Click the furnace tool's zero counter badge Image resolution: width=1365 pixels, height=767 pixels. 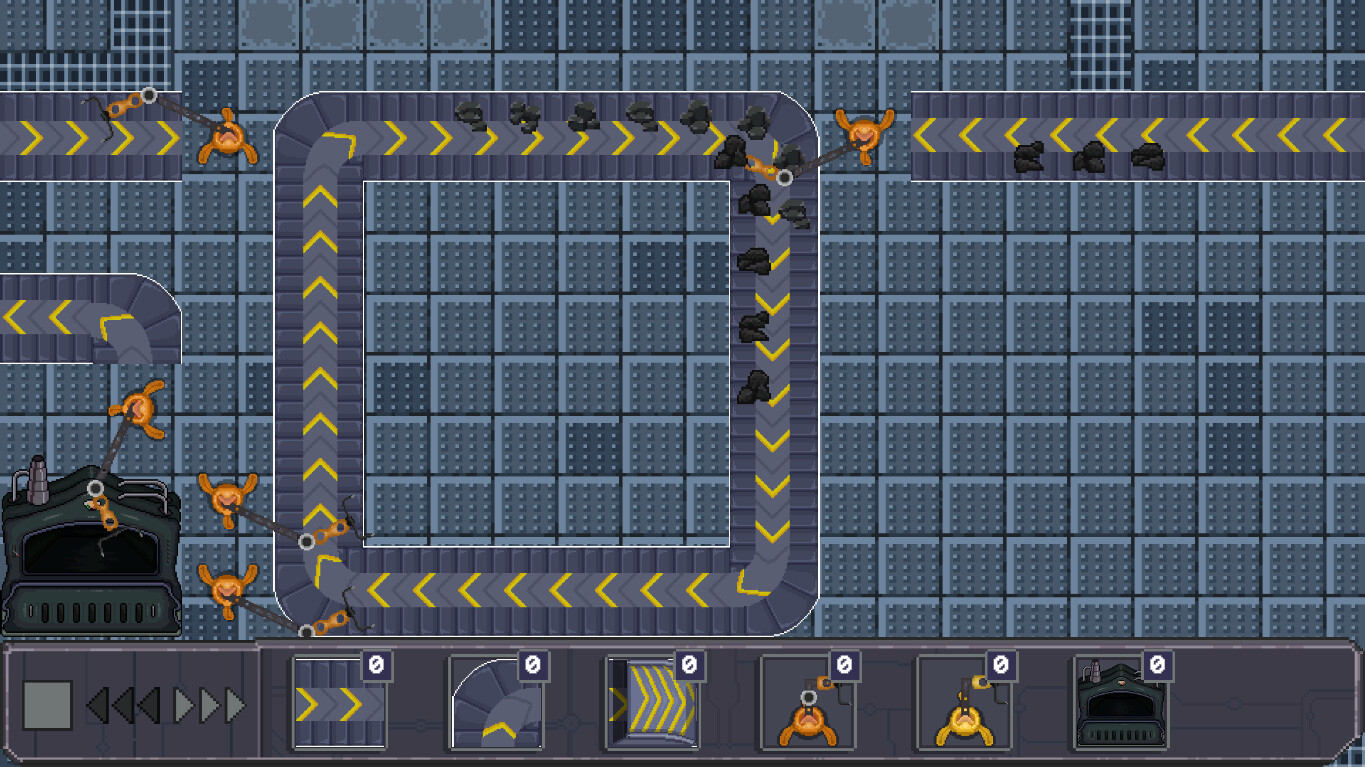click(x=1156, y=664)
